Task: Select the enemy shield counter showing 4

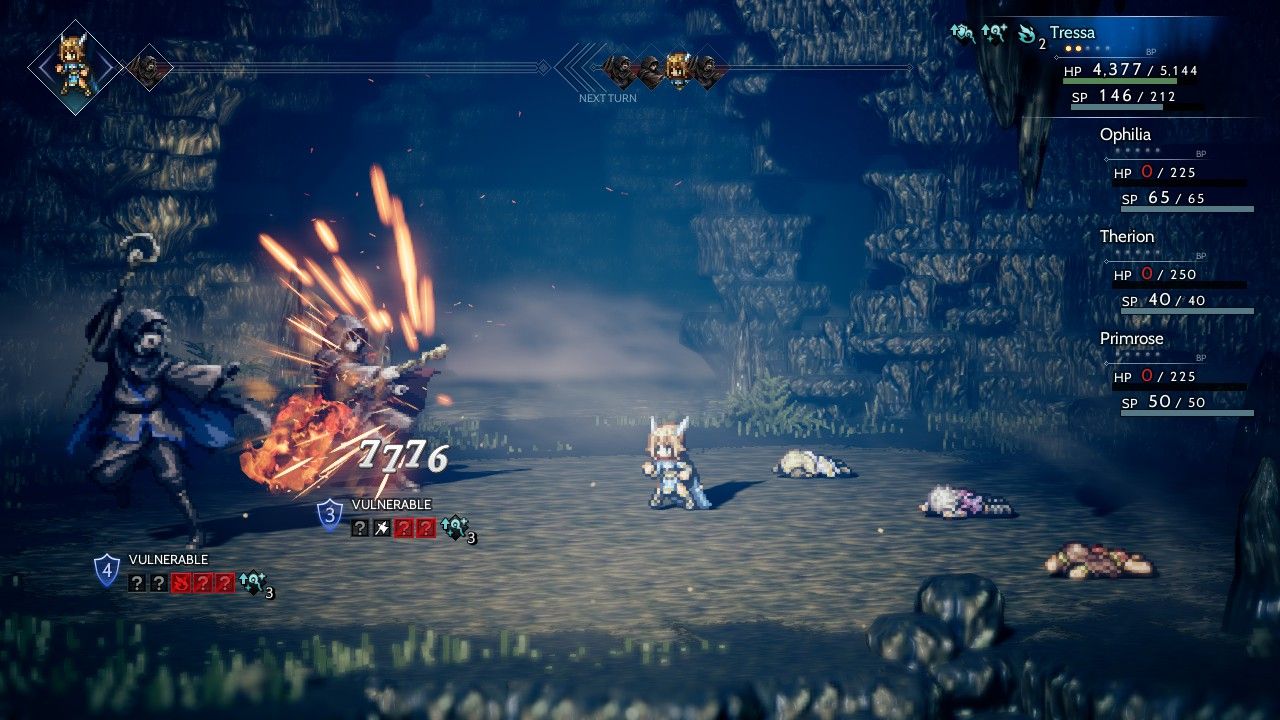Action: click(107, 571)
